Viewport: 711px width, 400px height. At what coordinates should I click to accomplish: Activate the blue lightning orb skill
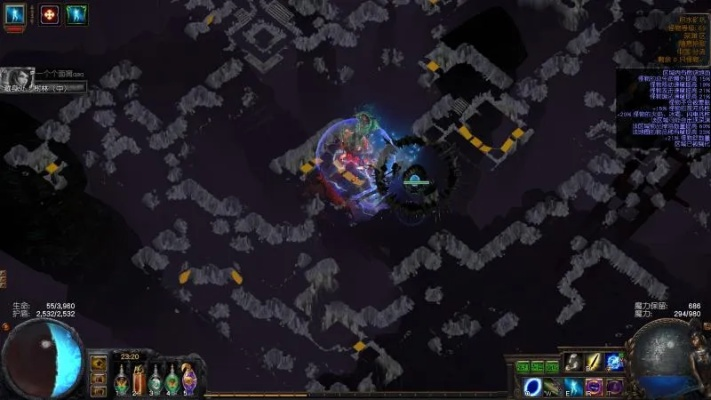pyautogui.click(x=614, y=361)
